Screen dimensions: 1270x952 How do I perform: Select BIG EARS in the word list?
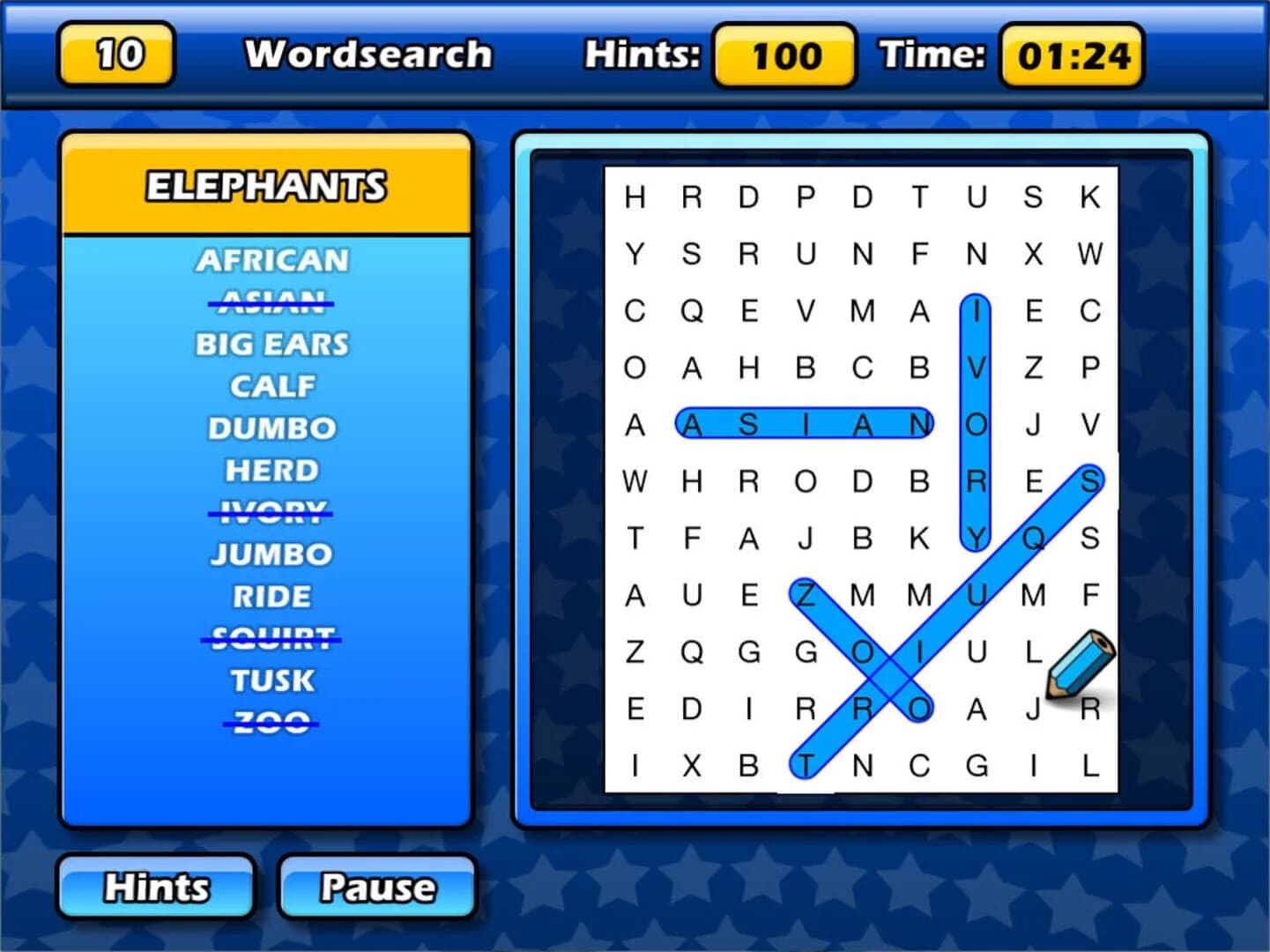271,344
